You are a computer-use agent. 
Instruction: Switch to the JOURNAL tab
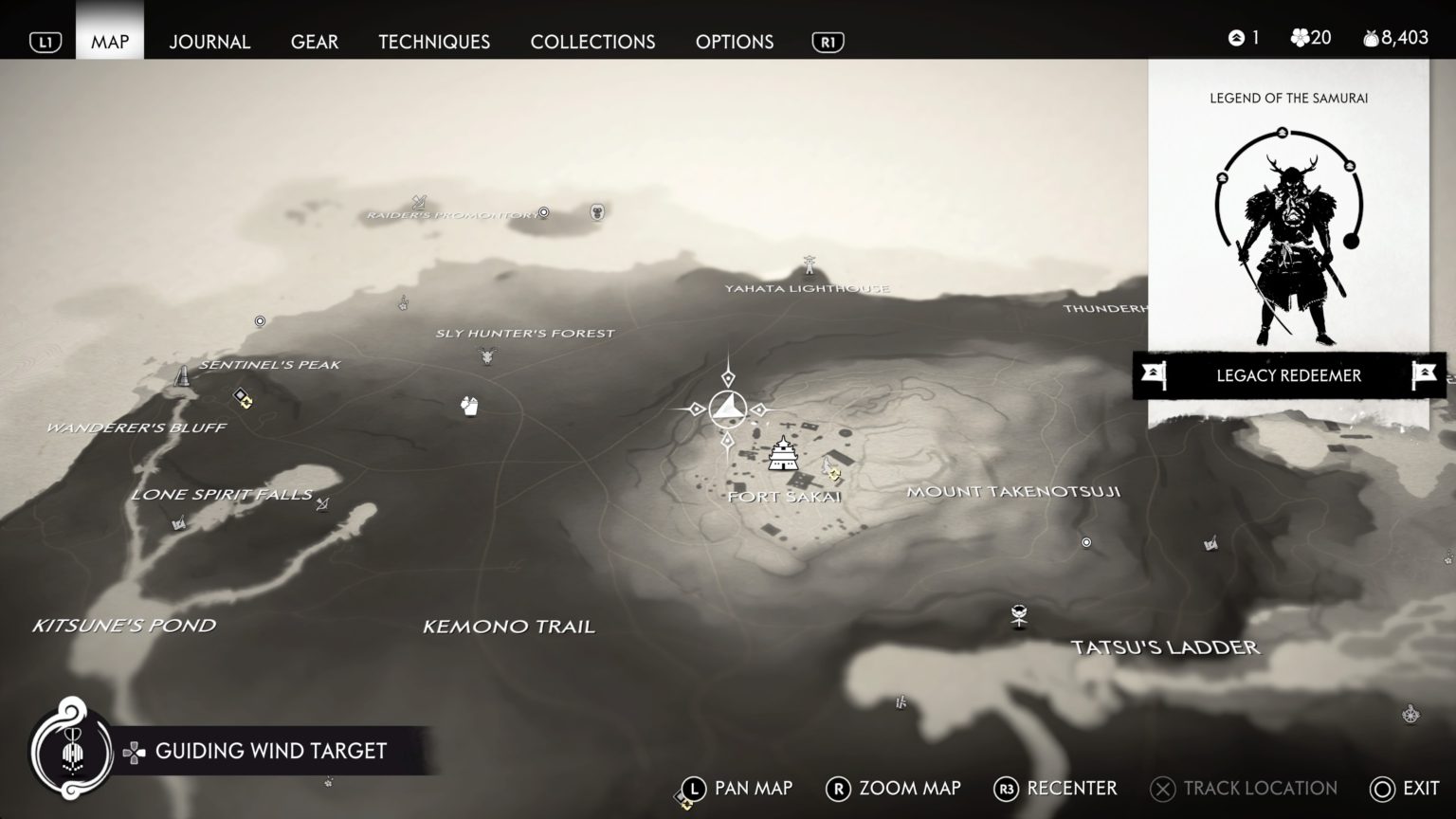[209, 42]
